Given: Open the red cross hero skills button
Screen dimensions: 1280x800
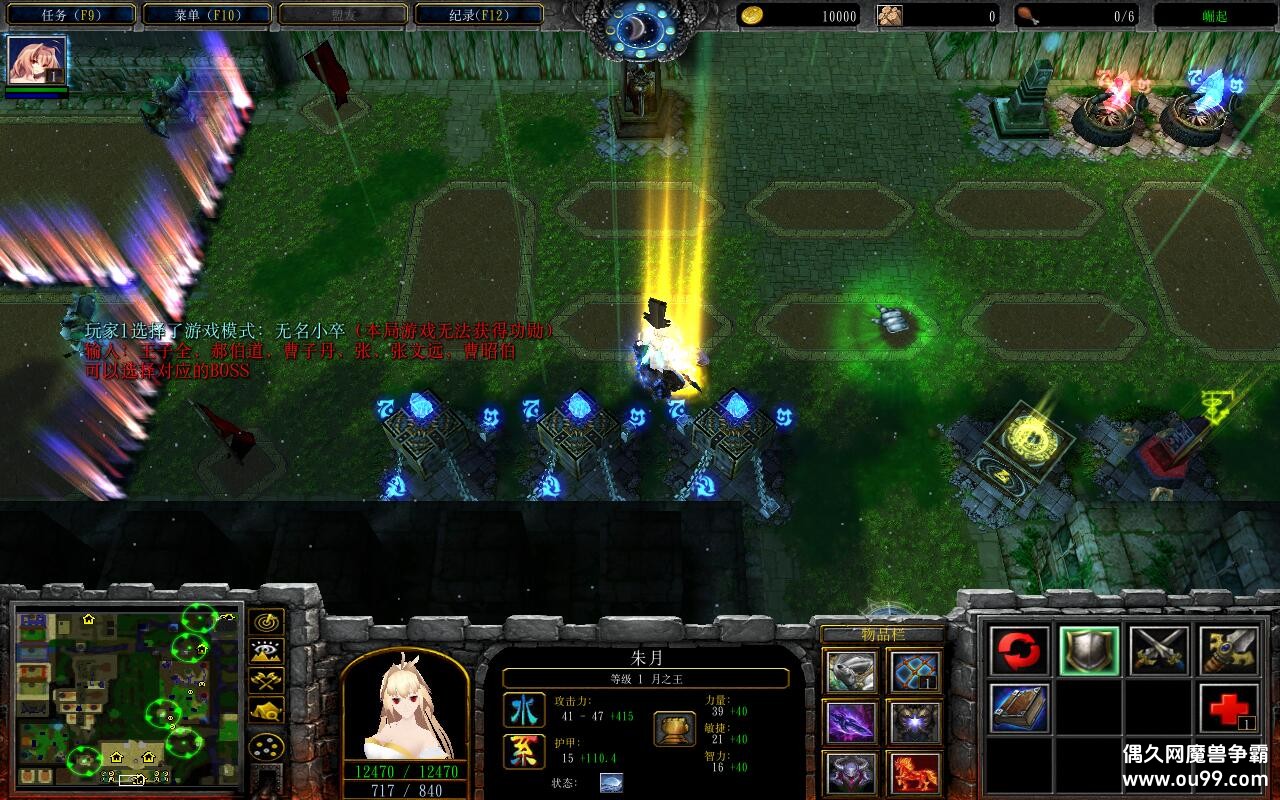Looking at the screenshot, I should pyautogui.click(x=1228, y=708).
